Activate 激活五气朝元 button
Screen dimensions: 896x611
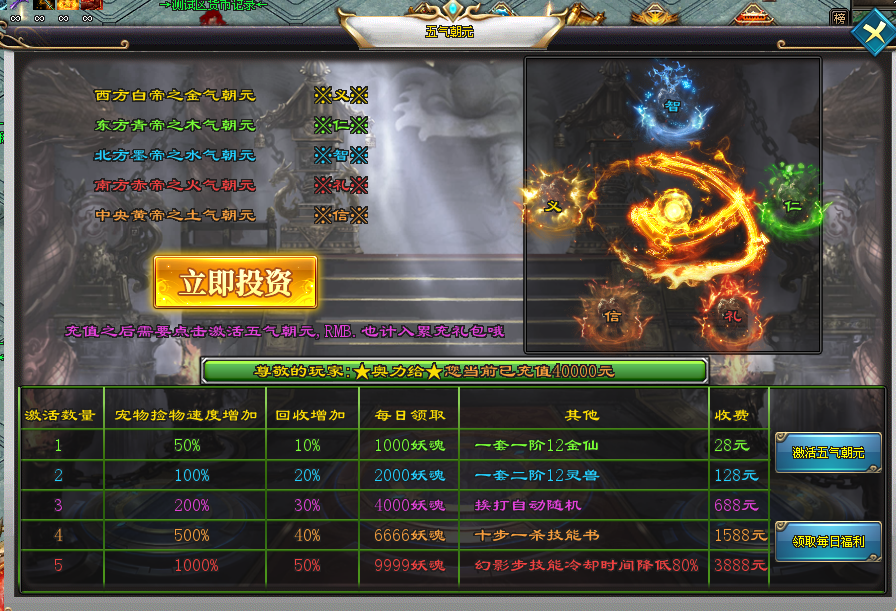pyautogui.click(x=828, y=452)
